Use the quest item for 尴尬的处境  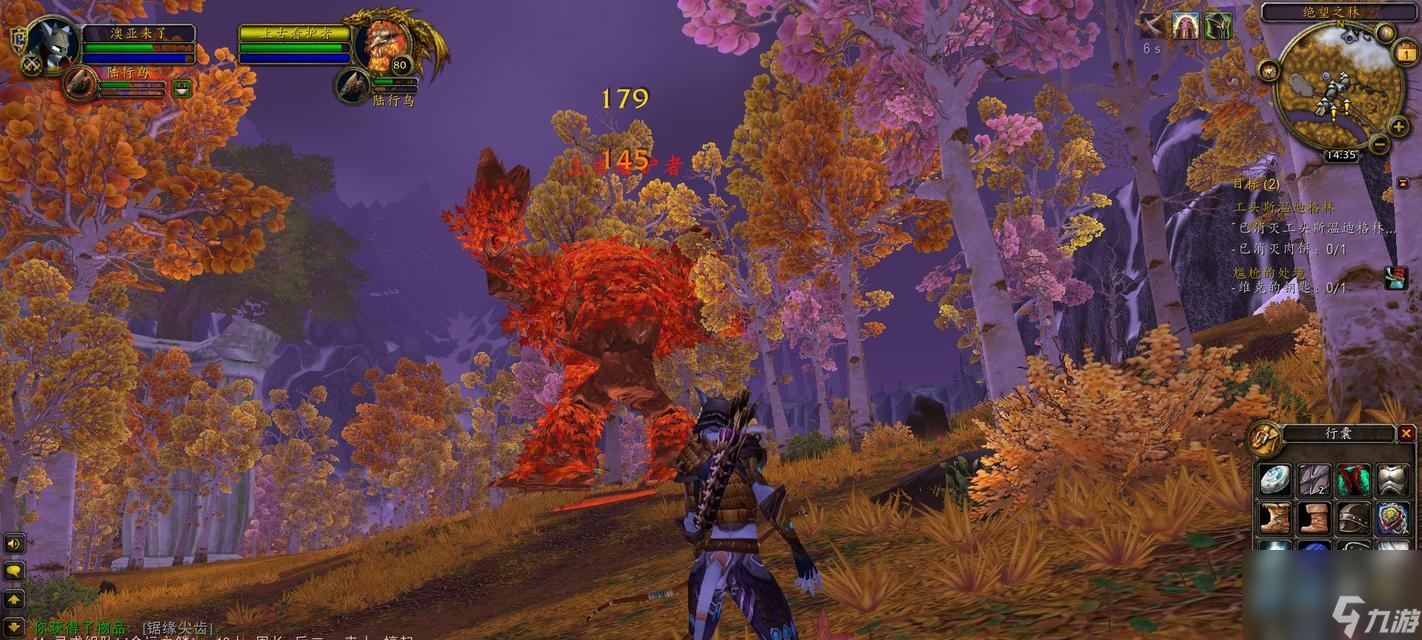tap(1395, 278)
